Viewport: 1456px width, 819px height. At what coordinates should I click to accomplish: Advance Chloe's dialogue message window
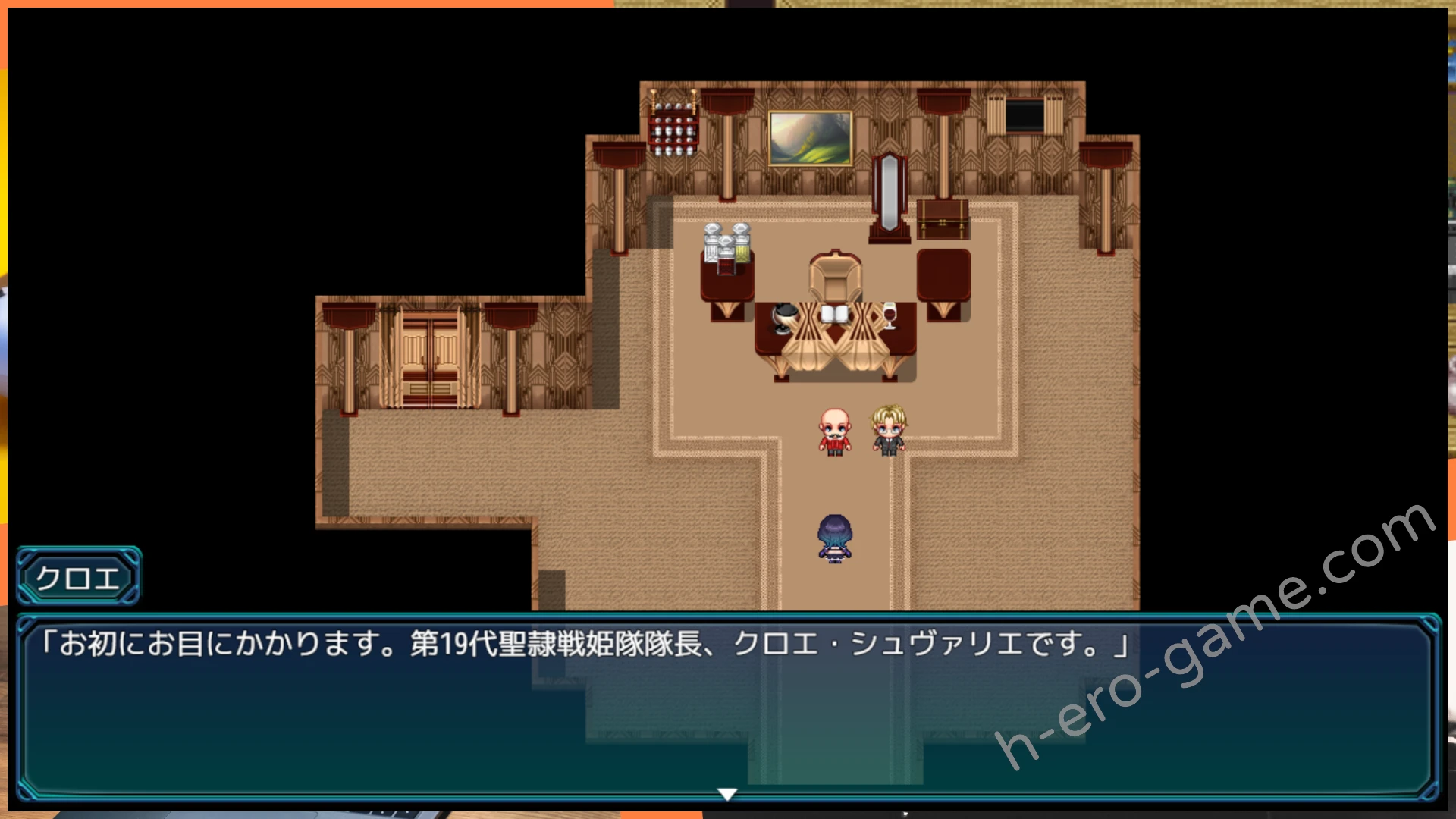[x=726, y=705]
